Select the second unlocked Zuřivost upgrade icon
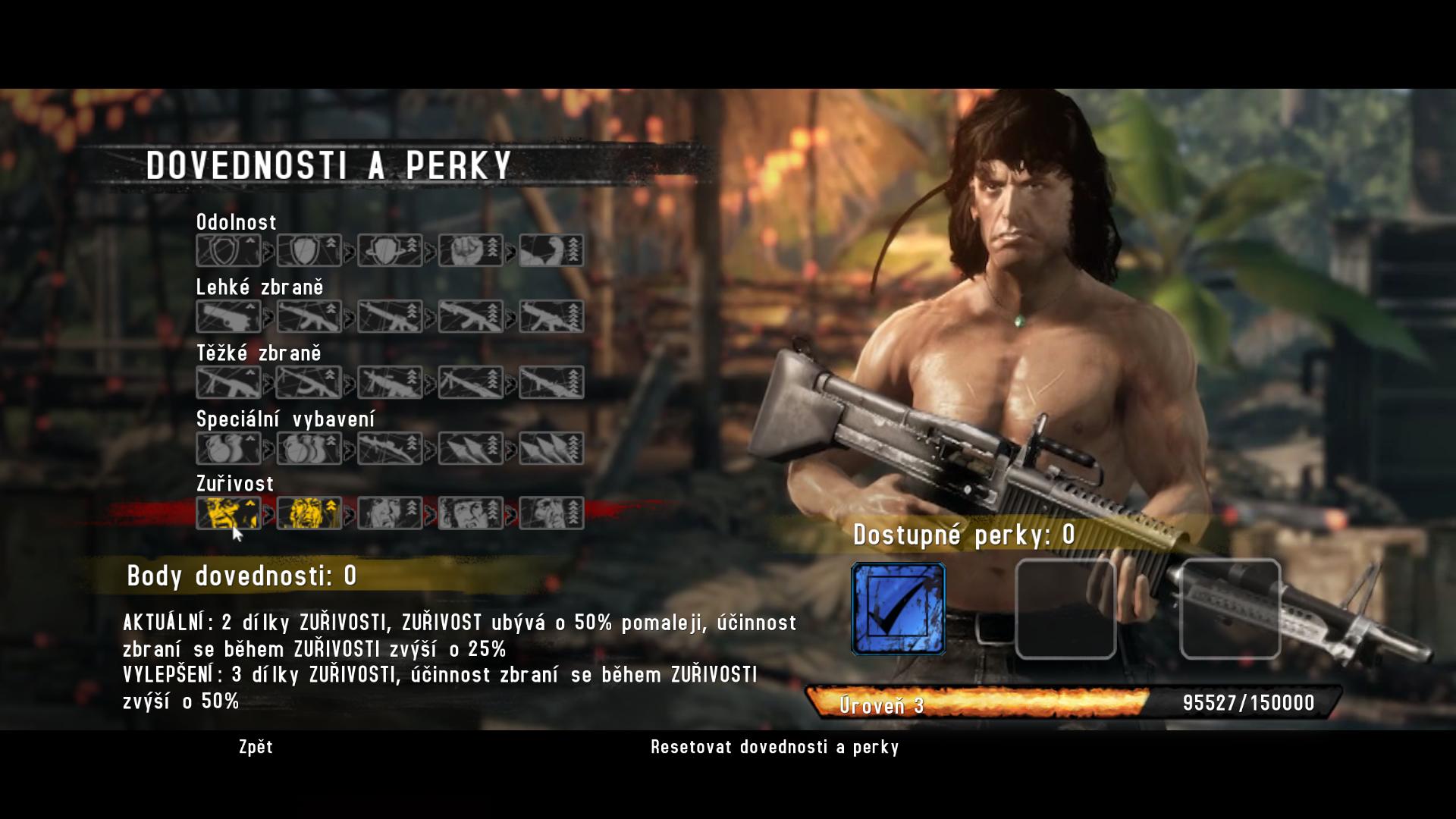Screen dimensions: 1456x819 click(x=309, y=513)
